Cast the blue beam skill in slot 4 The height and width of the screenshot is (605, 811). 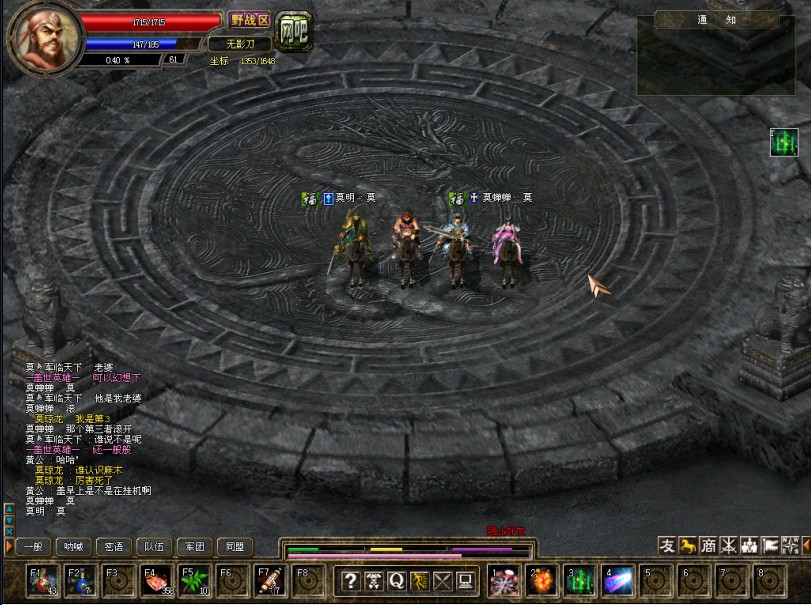[x=618, y=581]
